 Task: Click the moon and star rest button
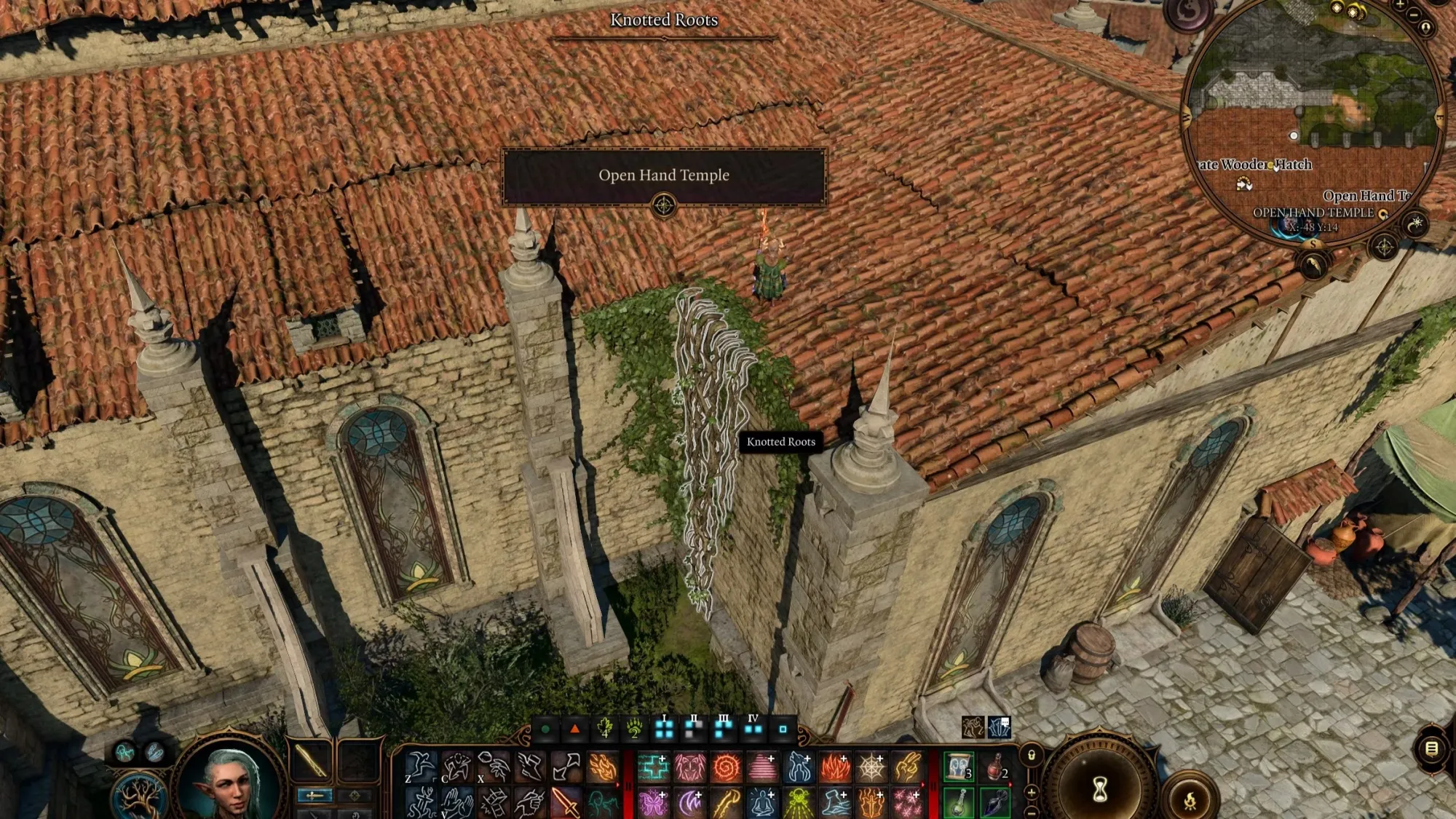tap(1415, 224)
